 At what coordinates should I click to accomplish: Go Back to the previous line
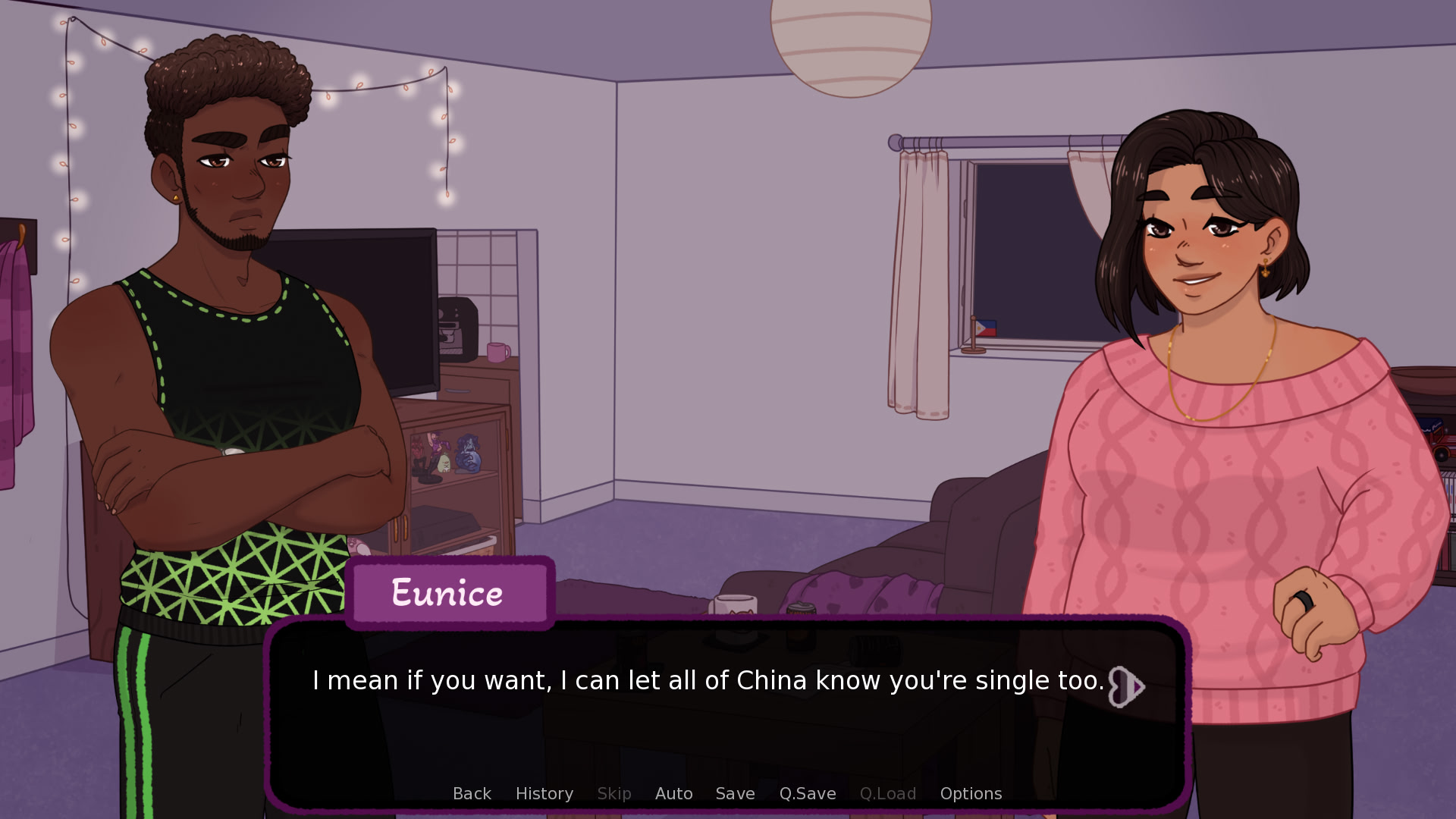472,793
